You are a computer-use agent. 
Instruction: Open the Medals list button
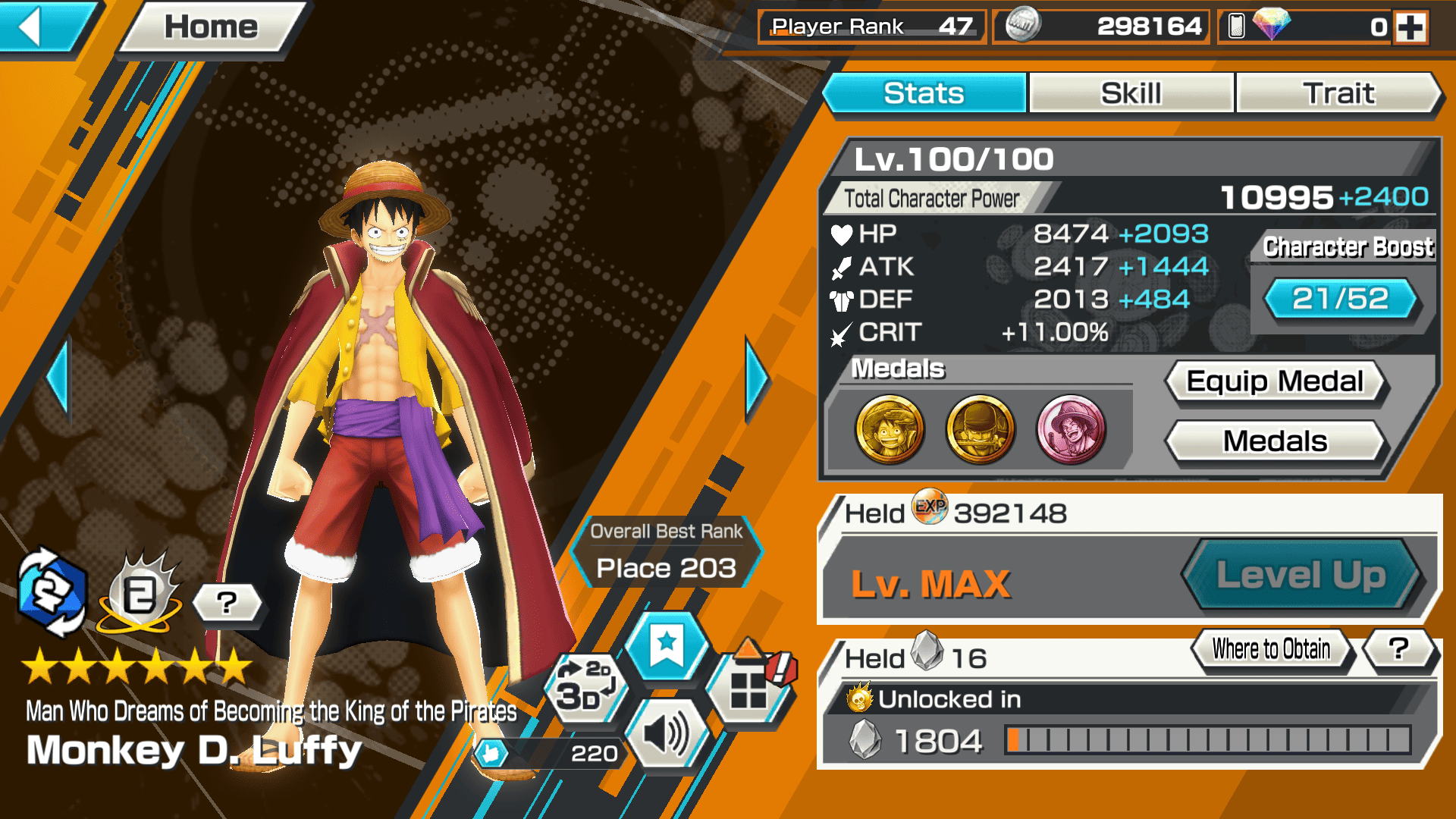(x=1275, y=441)
